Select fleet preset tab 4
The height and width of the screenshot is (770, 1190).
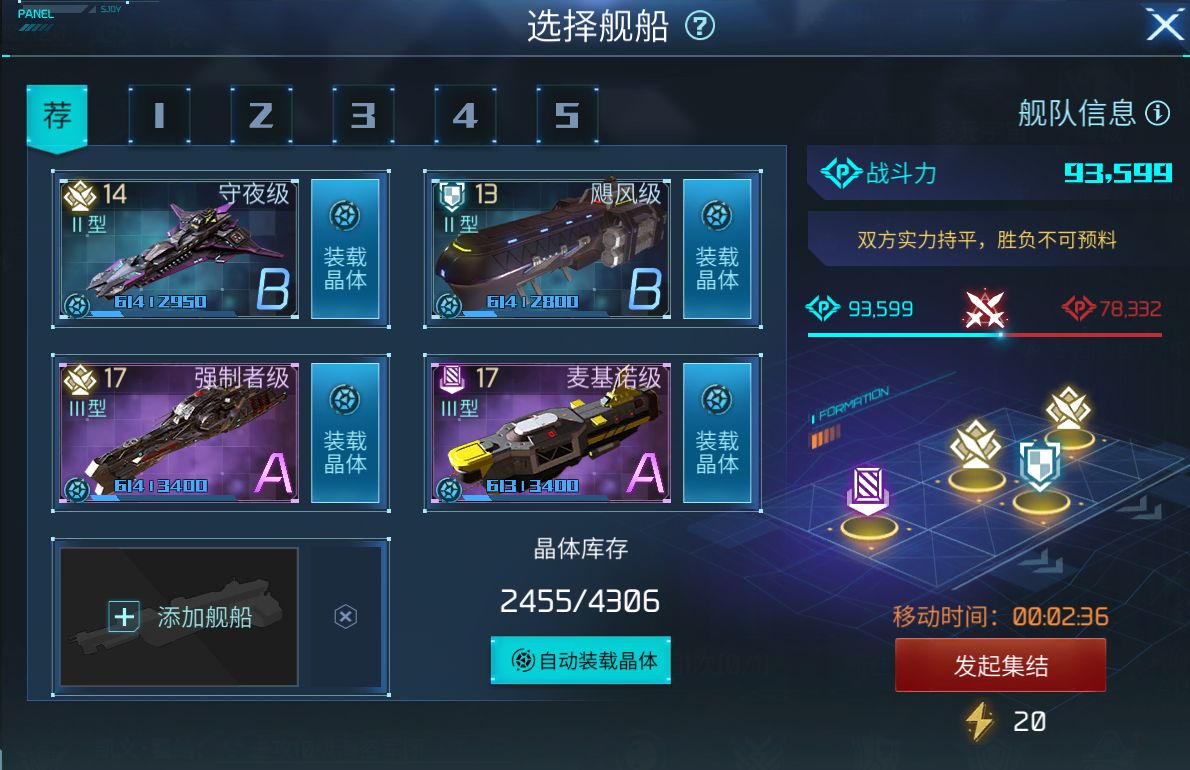coord(465,116)
